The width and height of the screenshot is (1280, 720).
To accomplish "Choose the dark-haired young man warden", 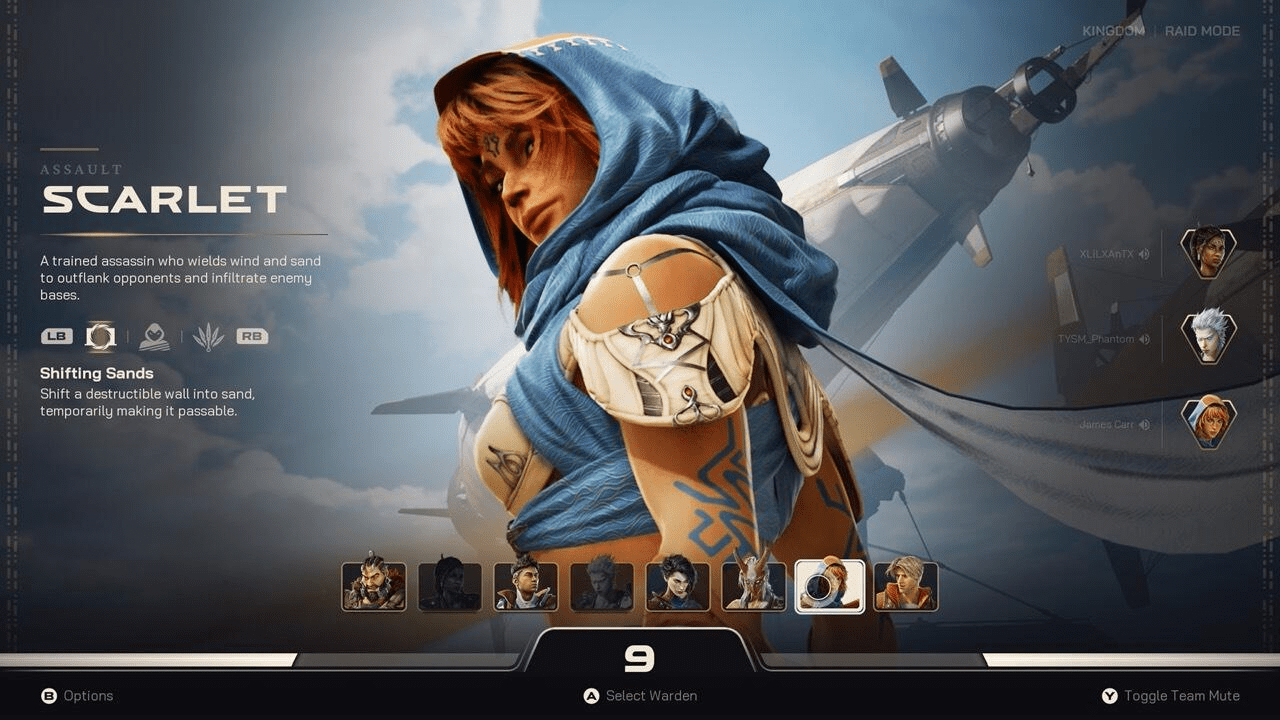I will (x=526, y=586).
